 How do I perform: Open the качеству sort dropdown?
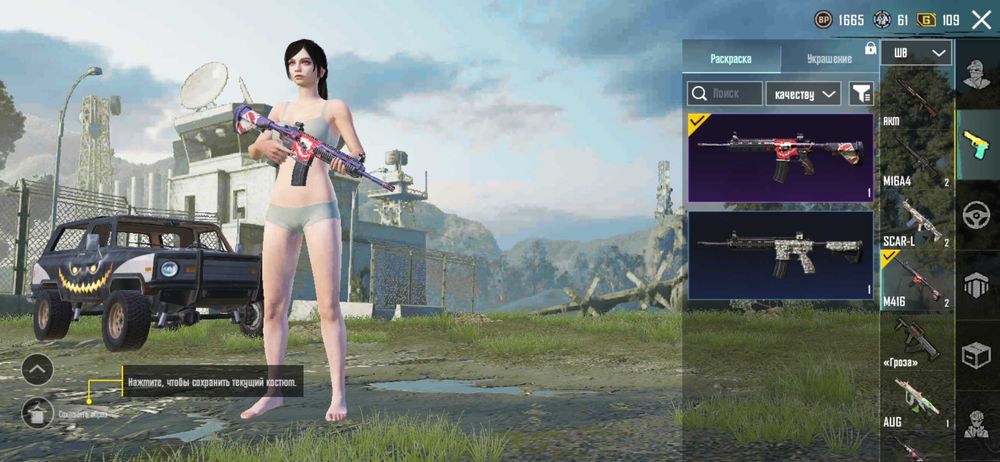click(803, 94)
